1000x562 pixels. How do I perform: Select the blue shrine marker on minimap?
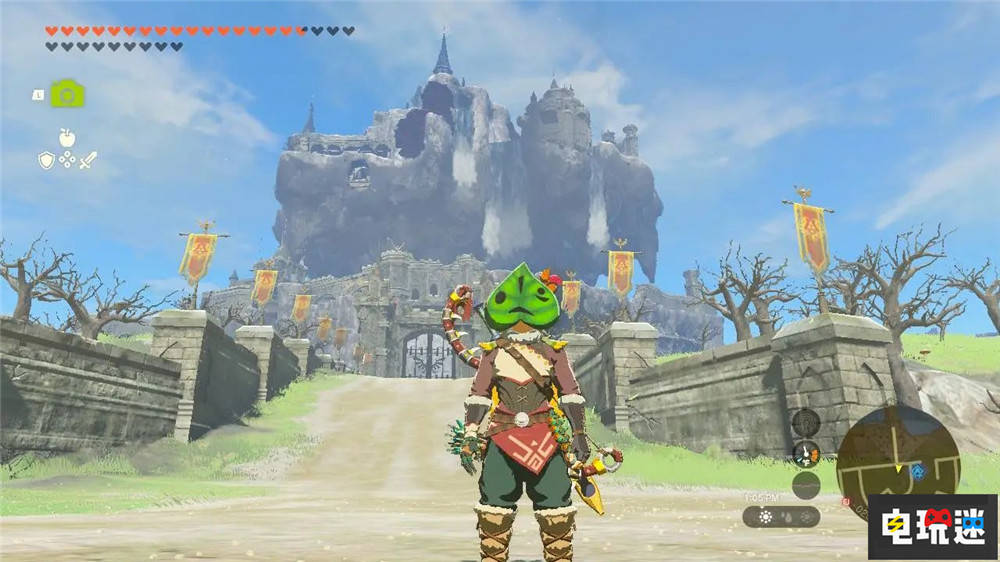pos(917,470)
